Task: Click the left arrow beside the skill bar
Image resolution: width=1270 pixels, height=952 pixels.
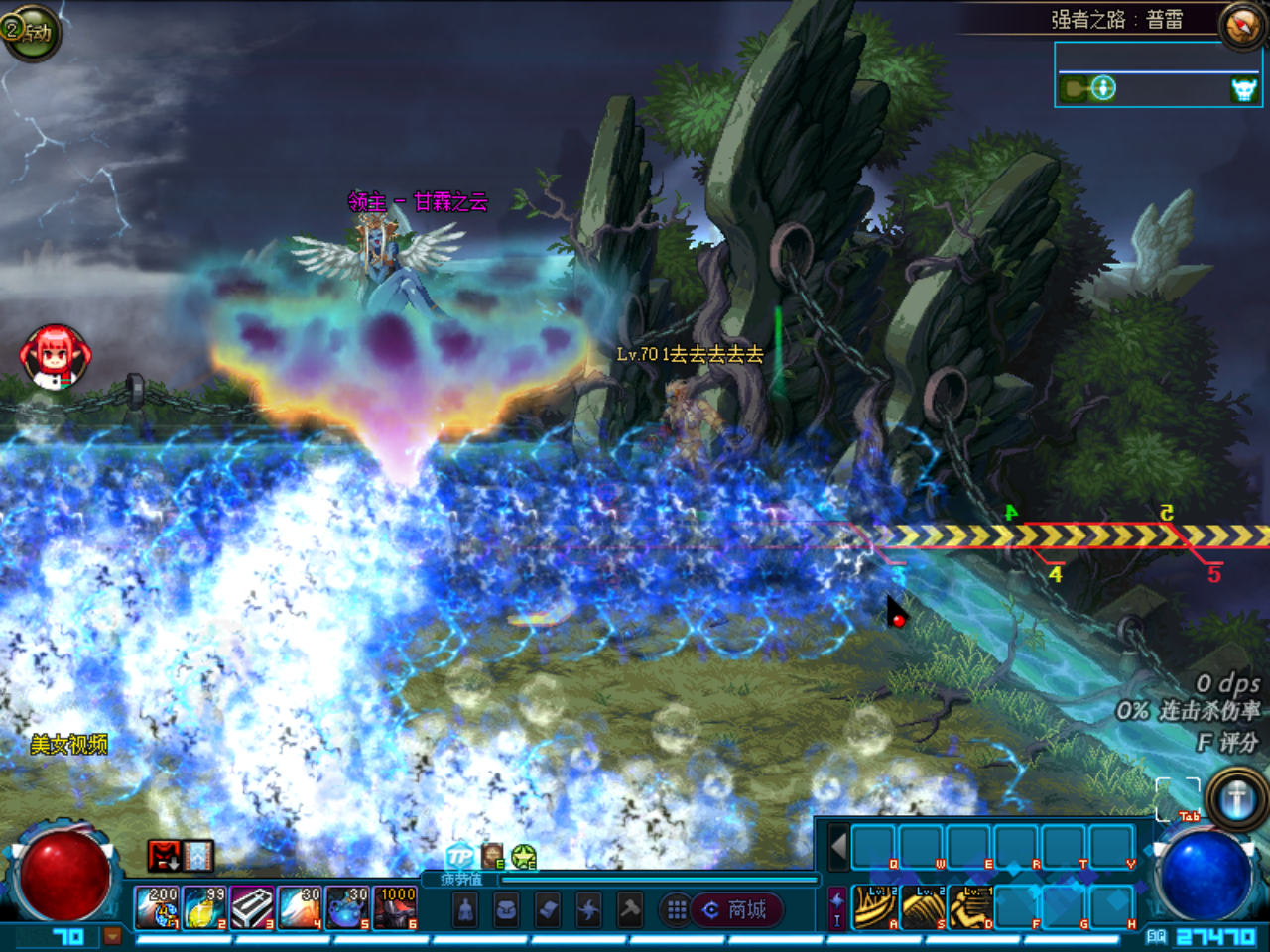Action: click(x=838, y=848)
